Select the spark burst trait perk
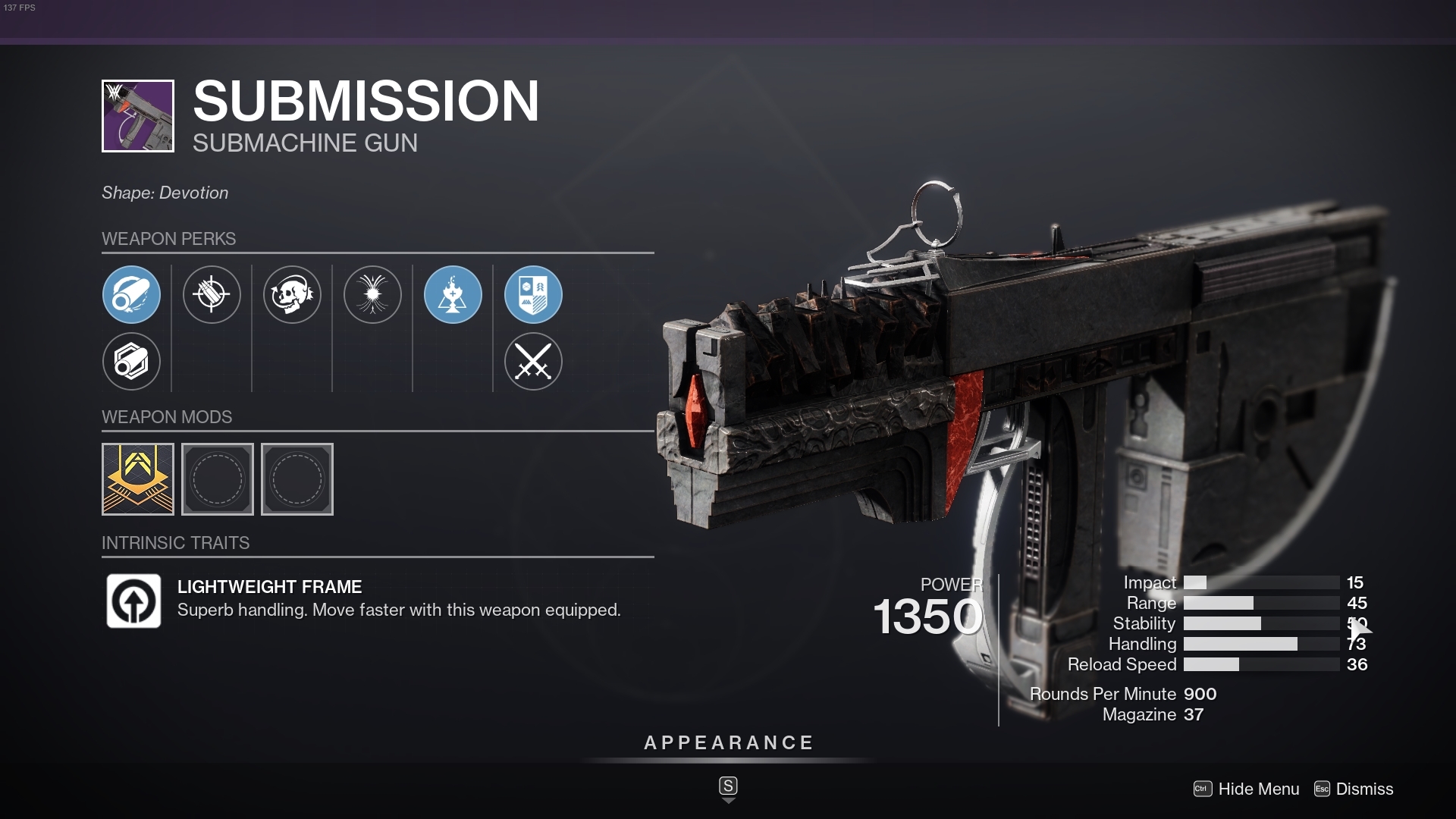The height and width of the screenshot is (819, 1456). (372, 295)
